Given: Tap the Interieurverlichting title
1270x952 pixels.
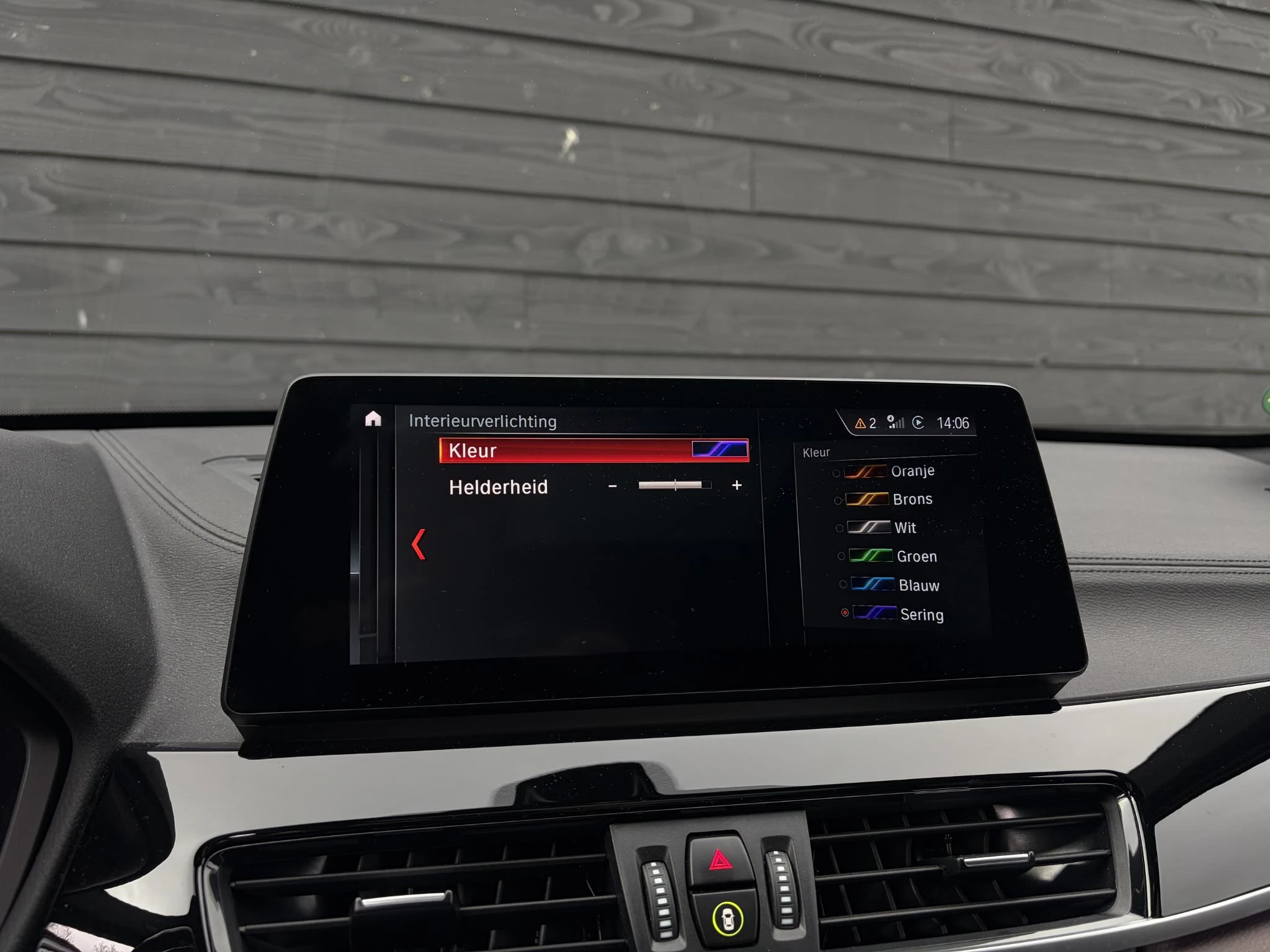Looking at the screenshot, I should pos(482,421).
